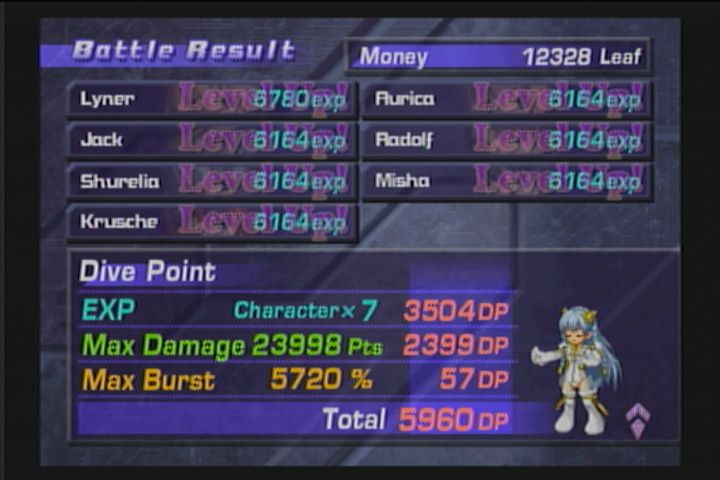Select Jack's result row
The height and width of the screenshot is (480, 720).
(x=211, y=141)
